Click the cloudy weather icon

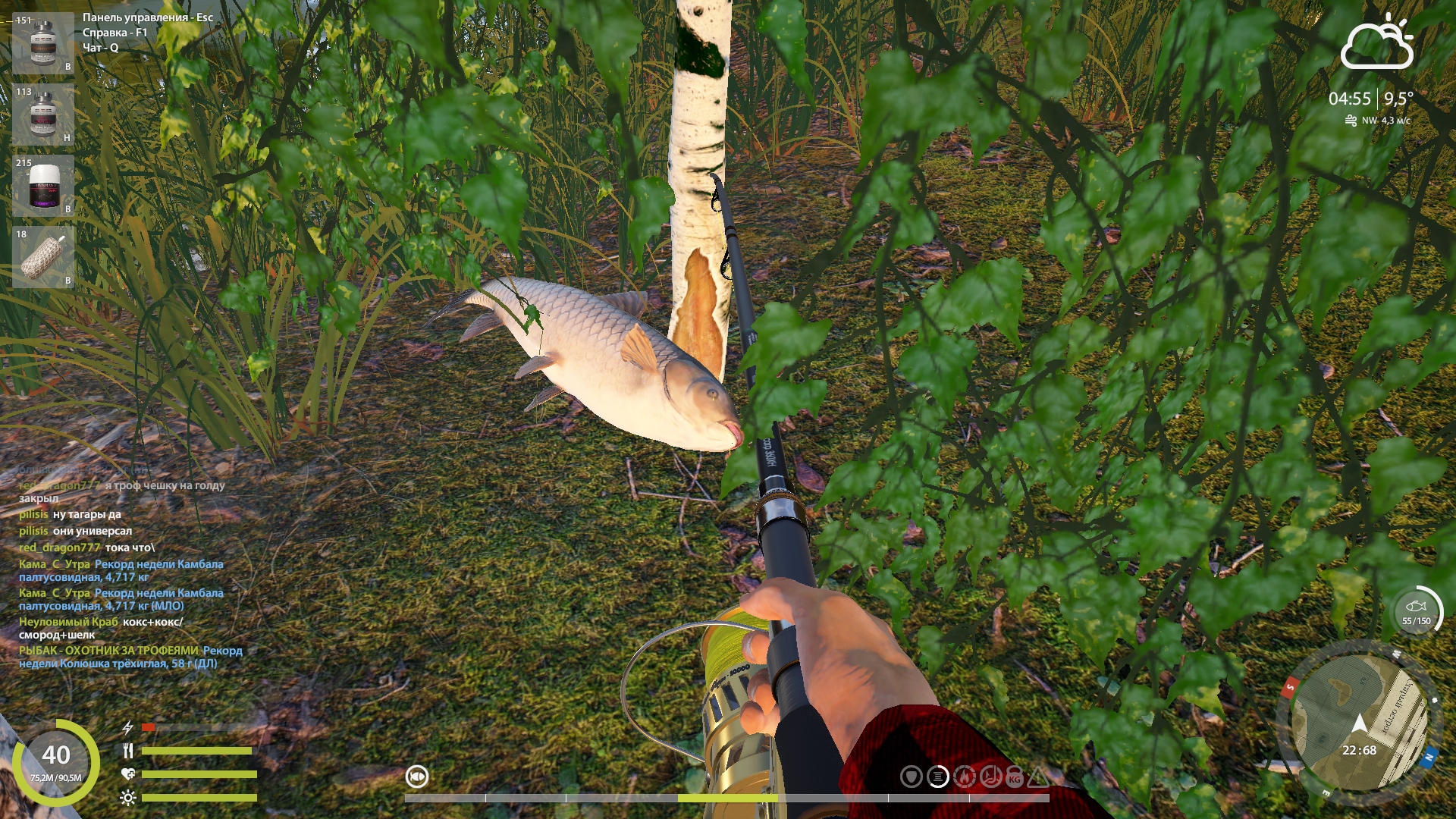[x=1376, y=44]
